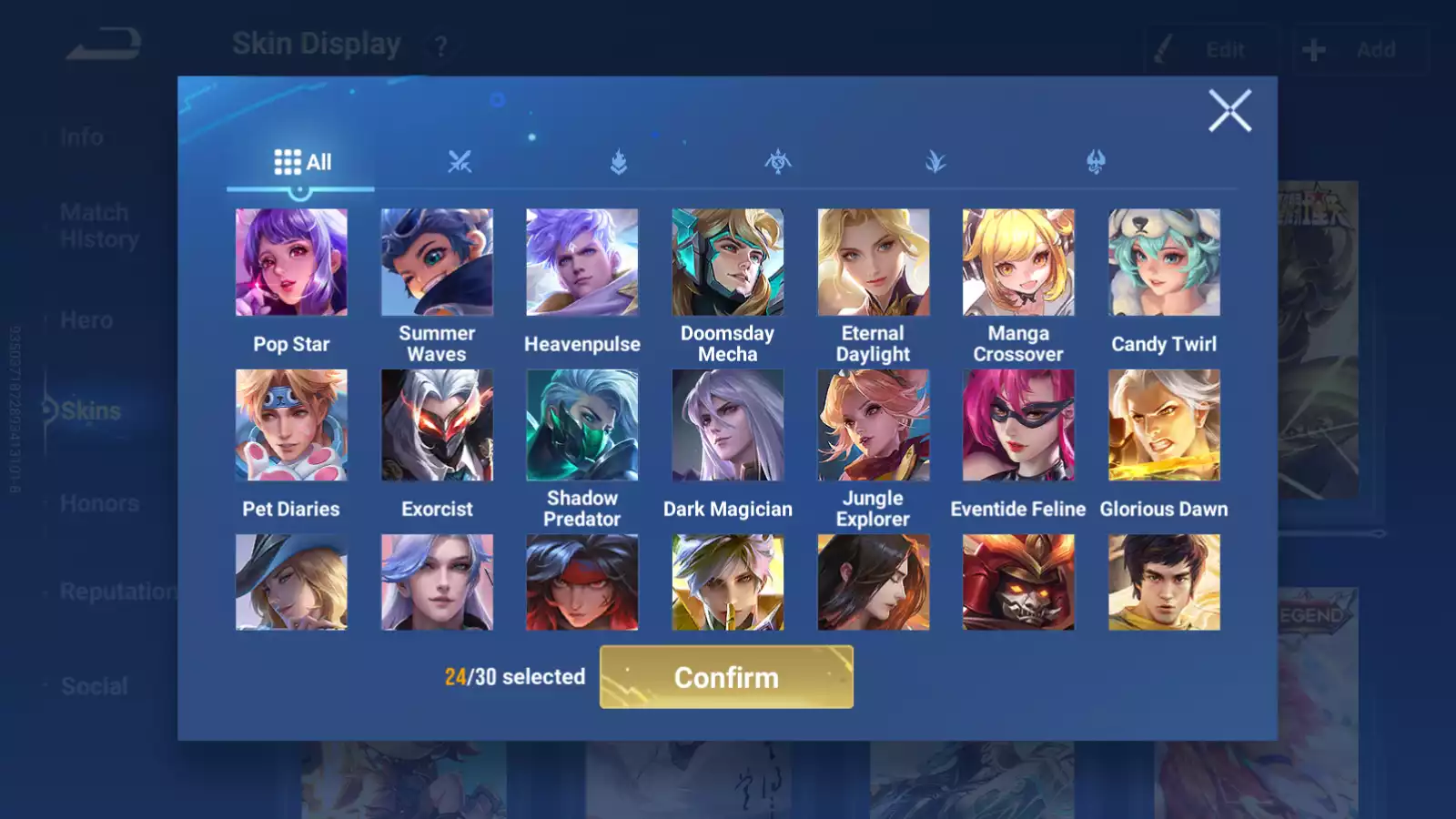The image size is (1456, 819).
Task: Pick the Glorious Dawn skin
Action: (1164, 425)
